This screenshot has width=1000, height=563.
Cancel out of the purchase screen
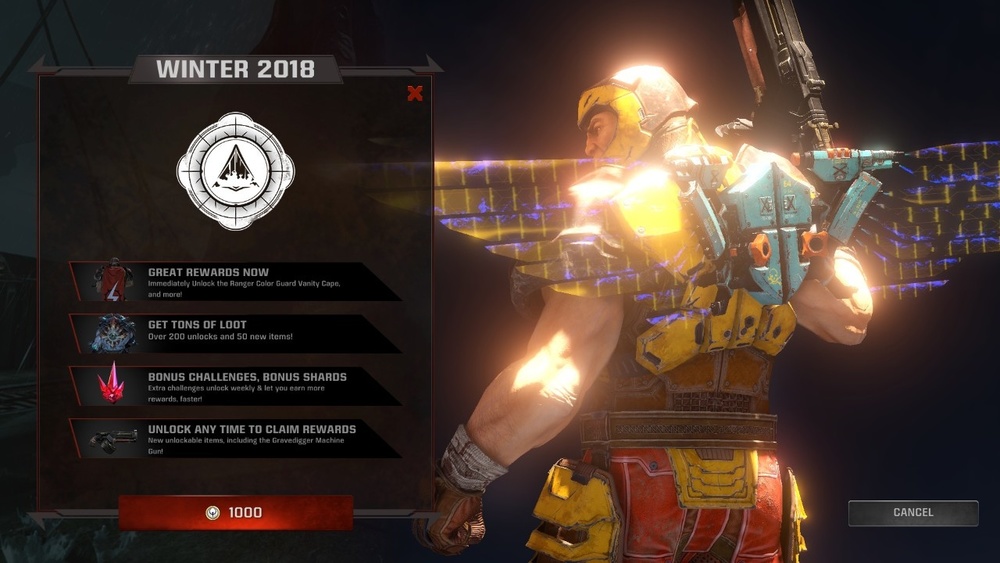[x=912, y=513]
